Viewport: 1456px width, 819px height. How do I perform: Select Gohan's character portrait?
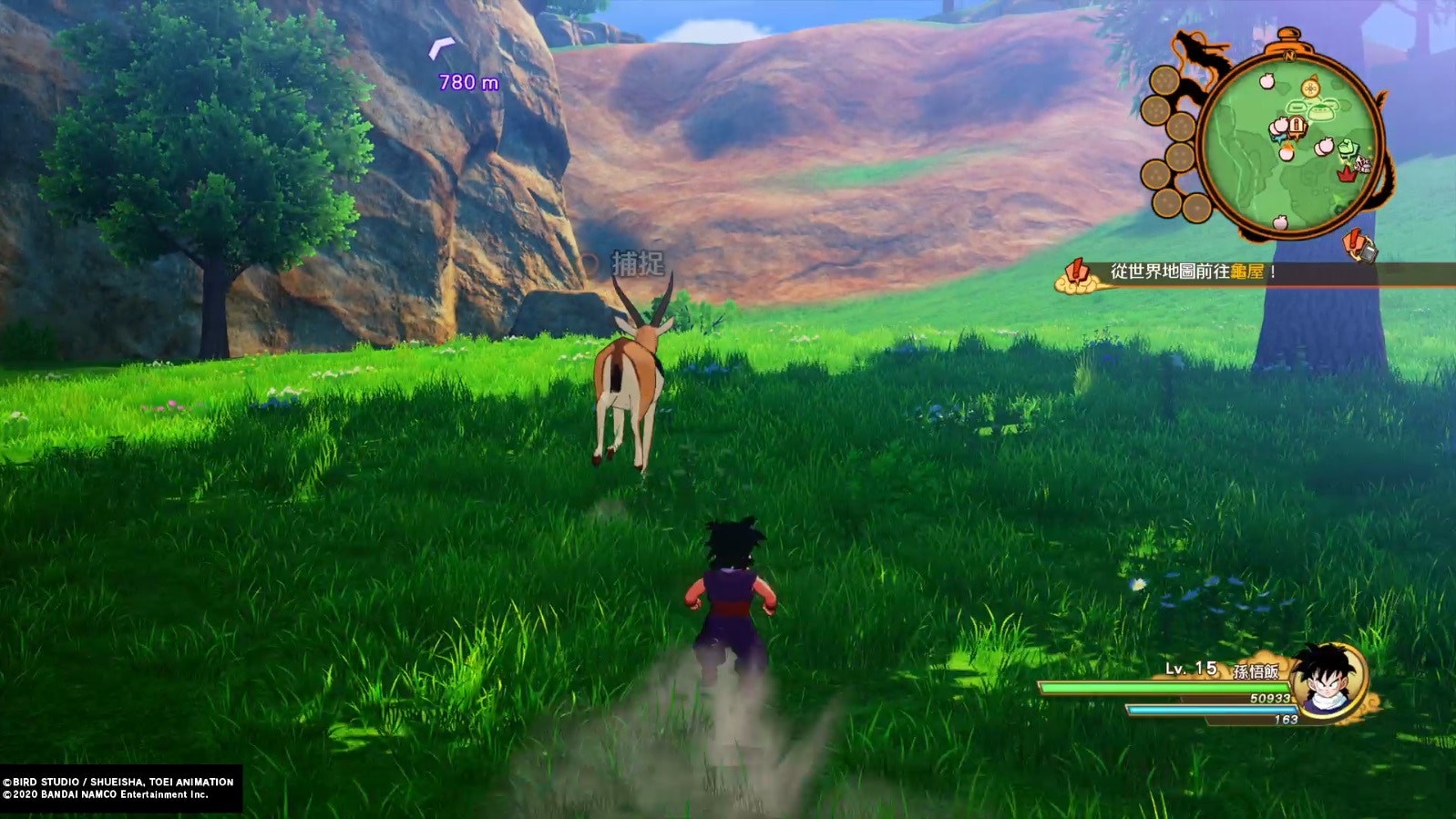click(x=1330, y=681)
